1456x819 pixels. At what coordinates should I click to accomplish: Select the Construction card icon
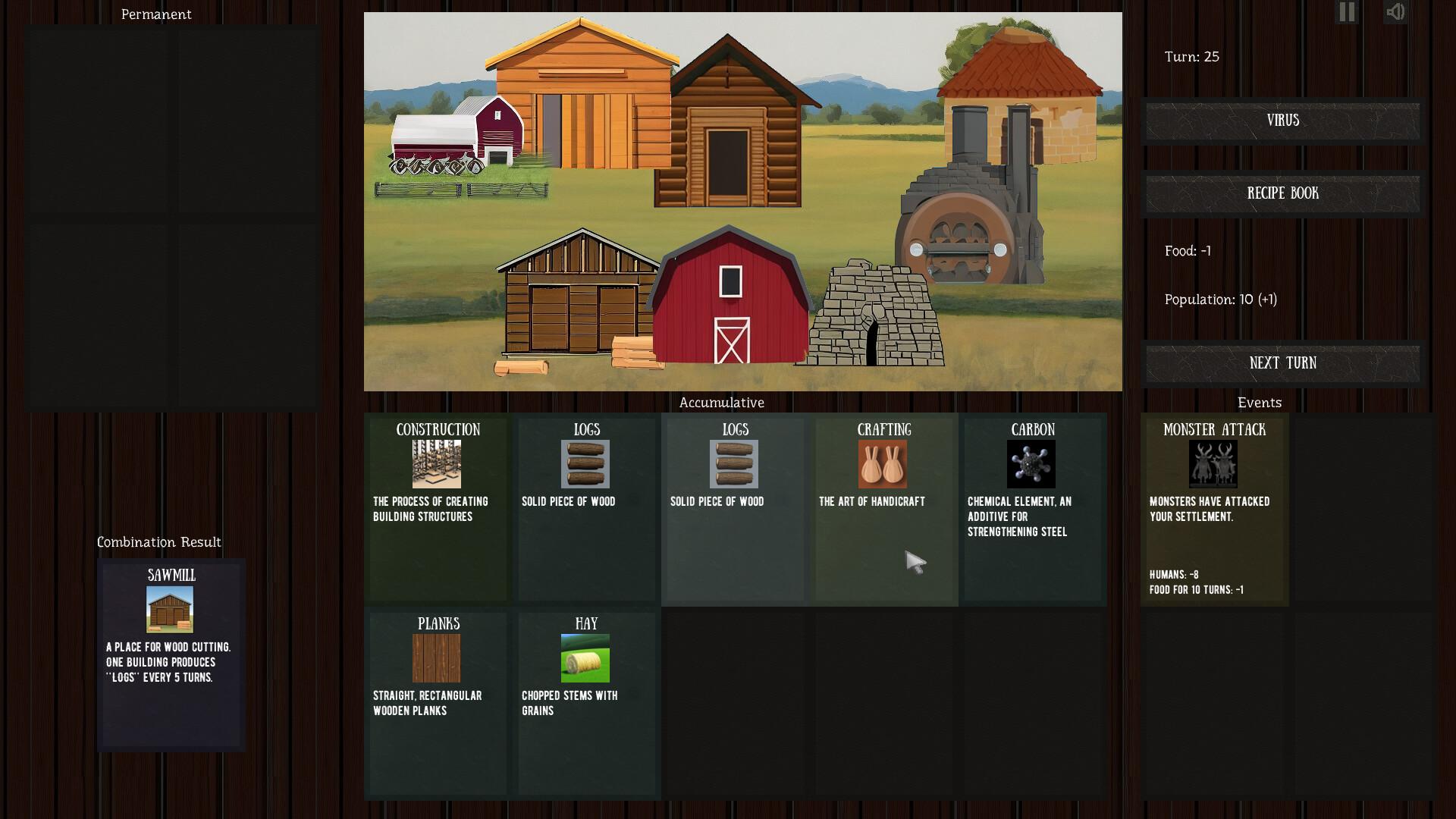point(436,465)
